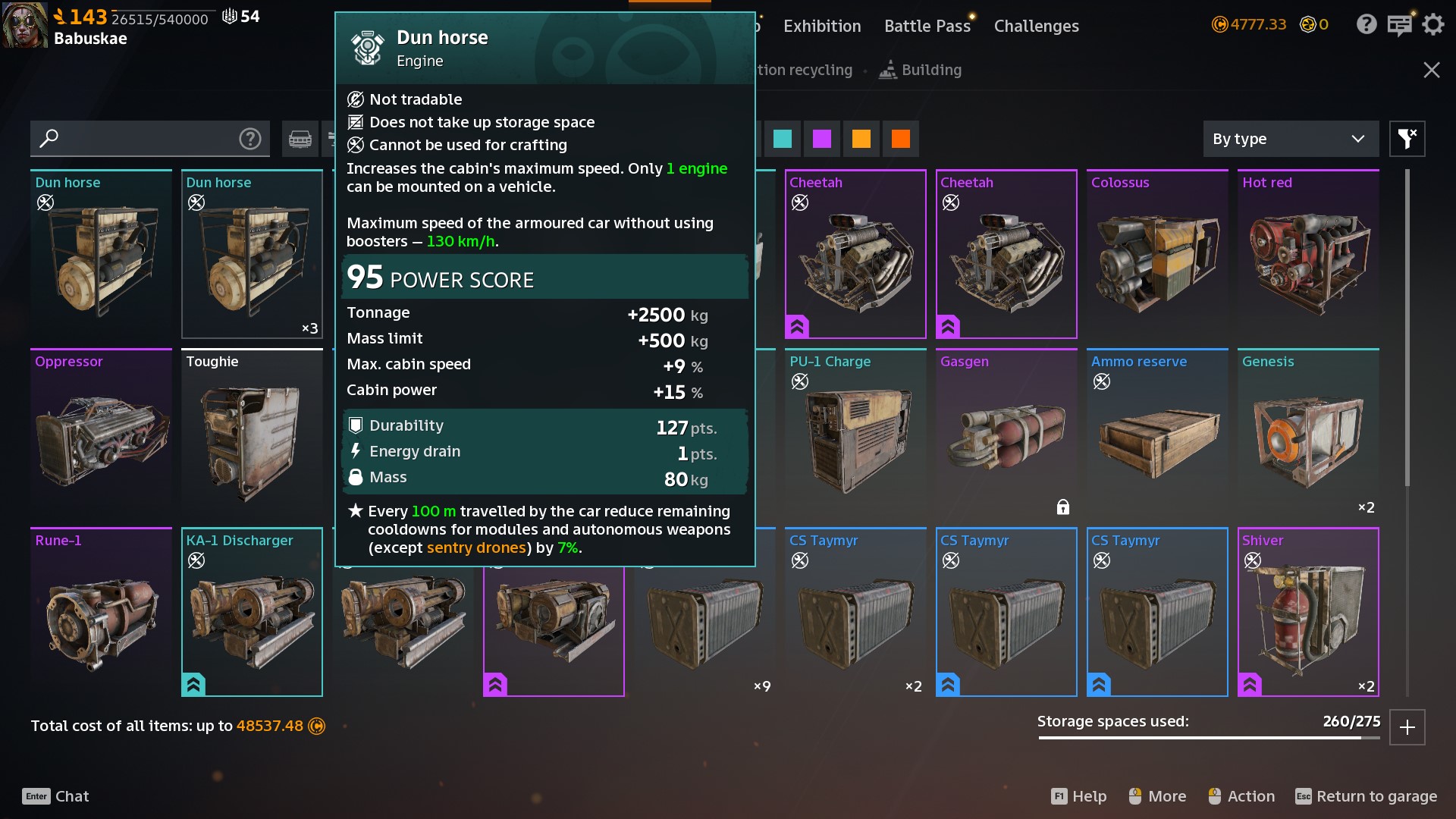Open the Exhibition tab
Viewport: 1456px width, 819px height.
pos(822,26)
